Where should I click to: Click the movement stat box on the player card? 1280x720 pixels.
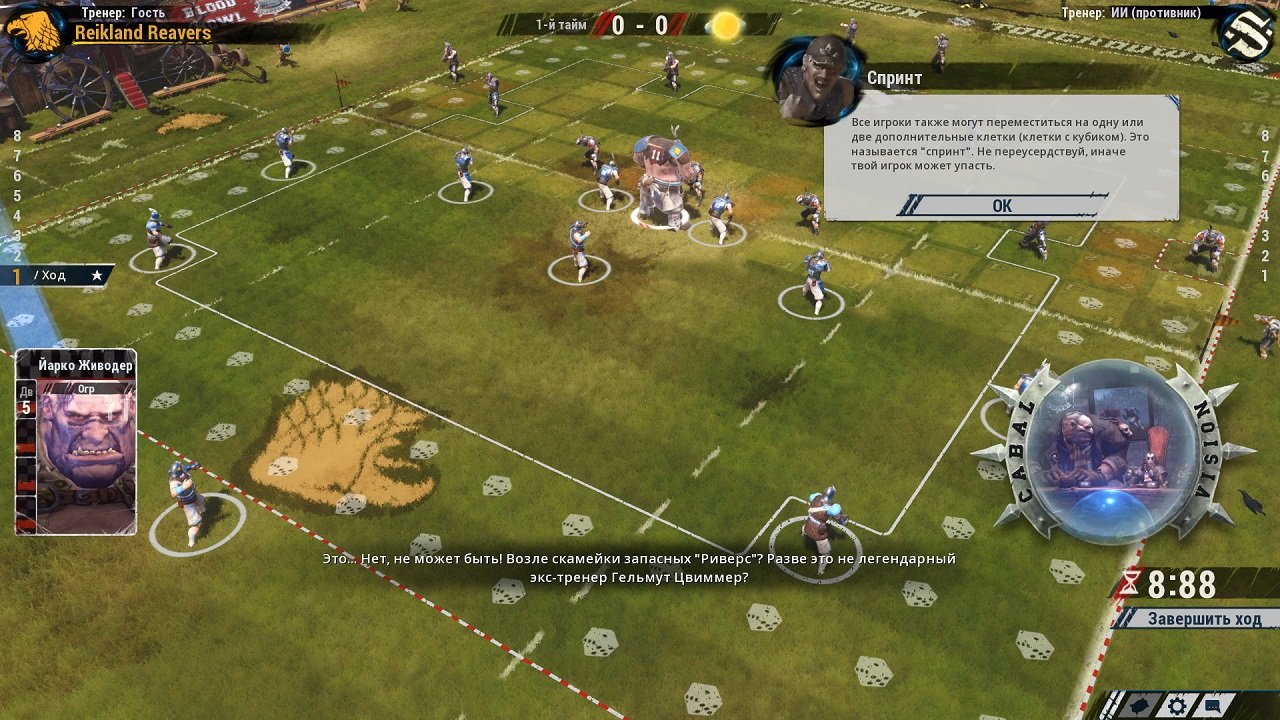[27, 400]
